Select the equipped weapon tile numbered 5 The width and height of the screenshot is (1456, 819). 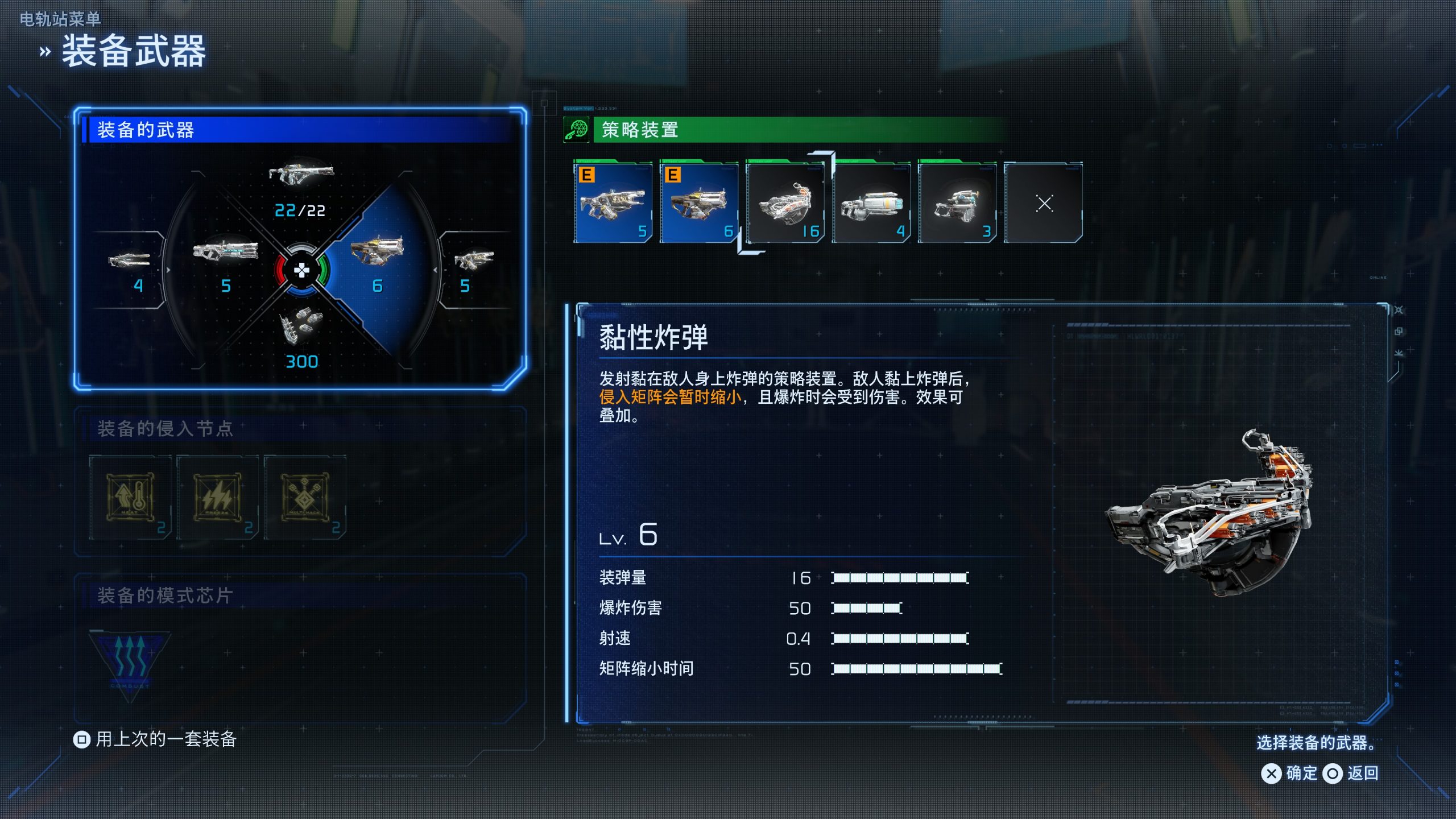tap(613, 203)
